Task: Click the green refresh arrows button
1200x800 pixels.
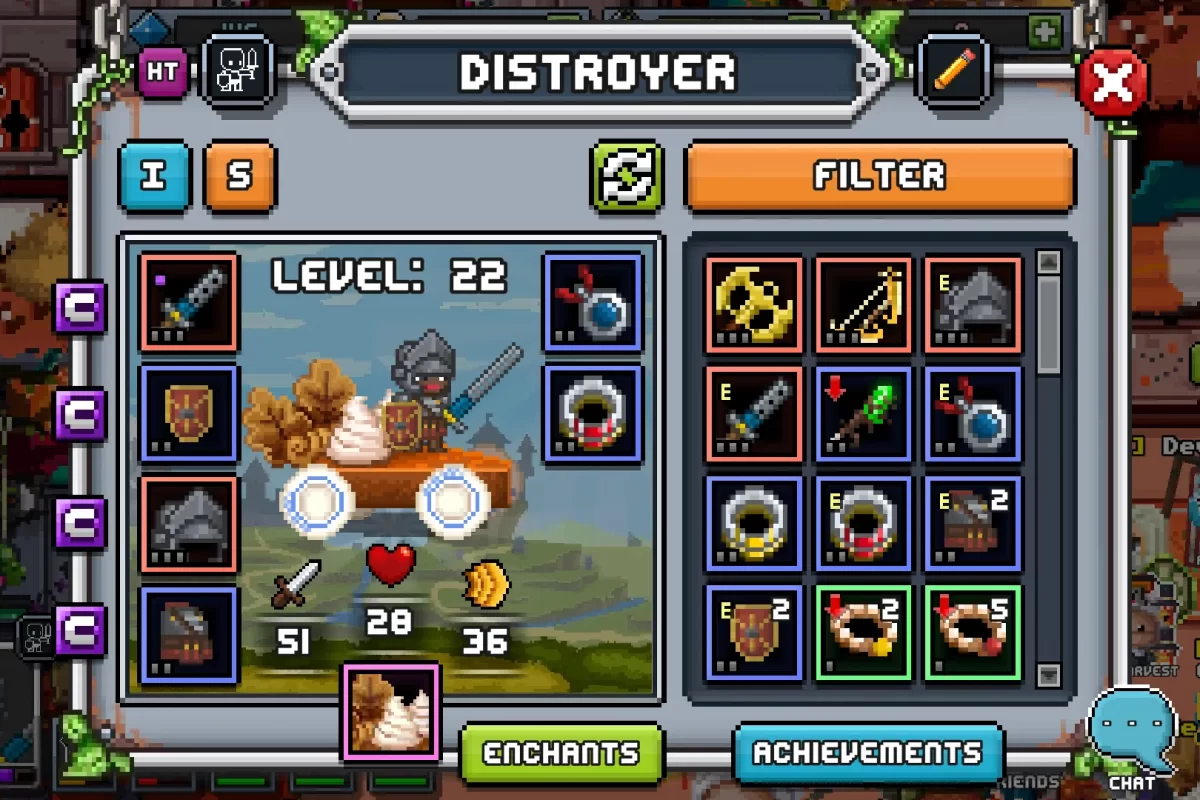Action: pos(627,176)
